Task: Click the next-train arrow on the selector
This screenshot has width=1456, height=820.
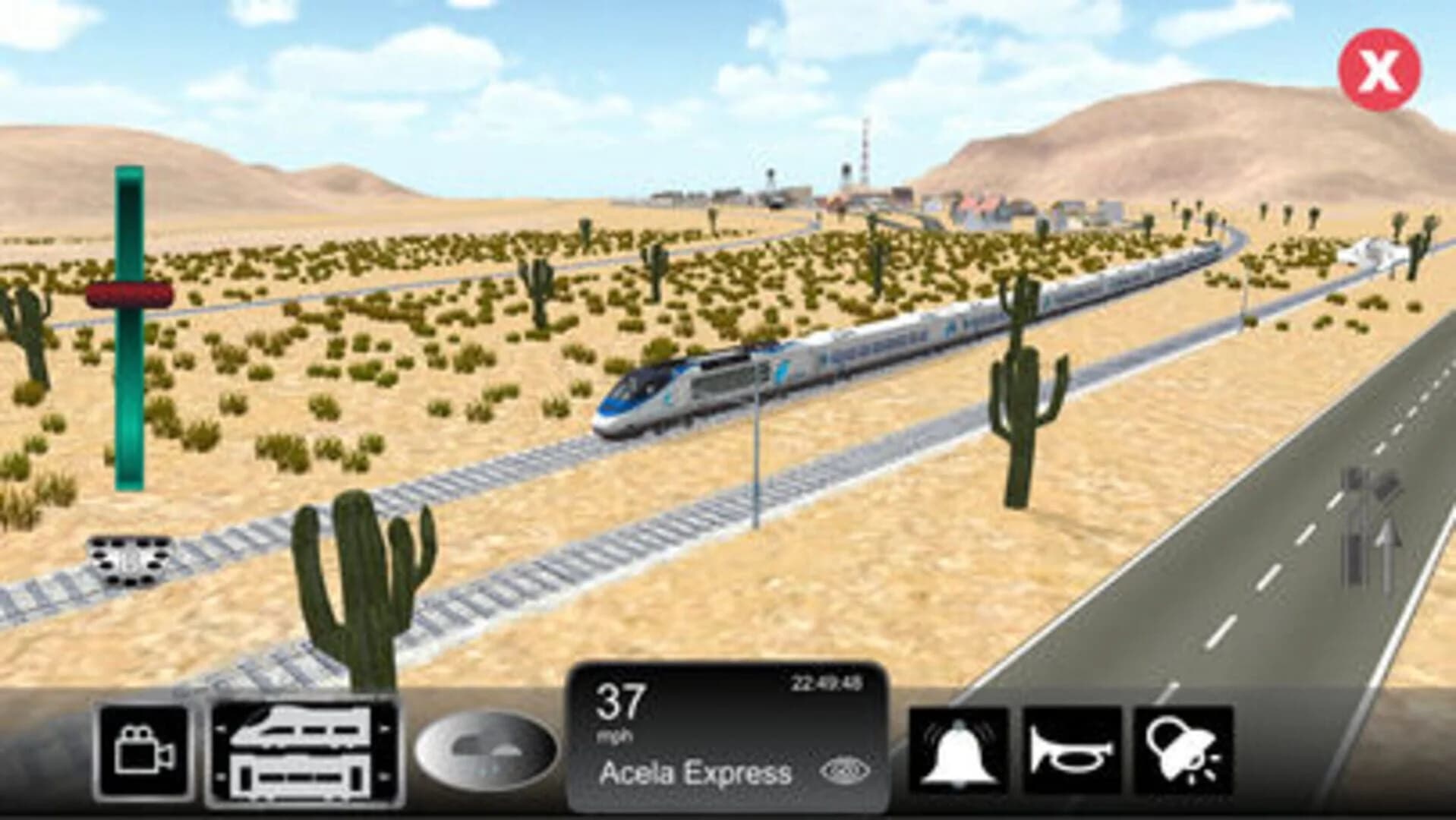Action: tap(386, 729)
